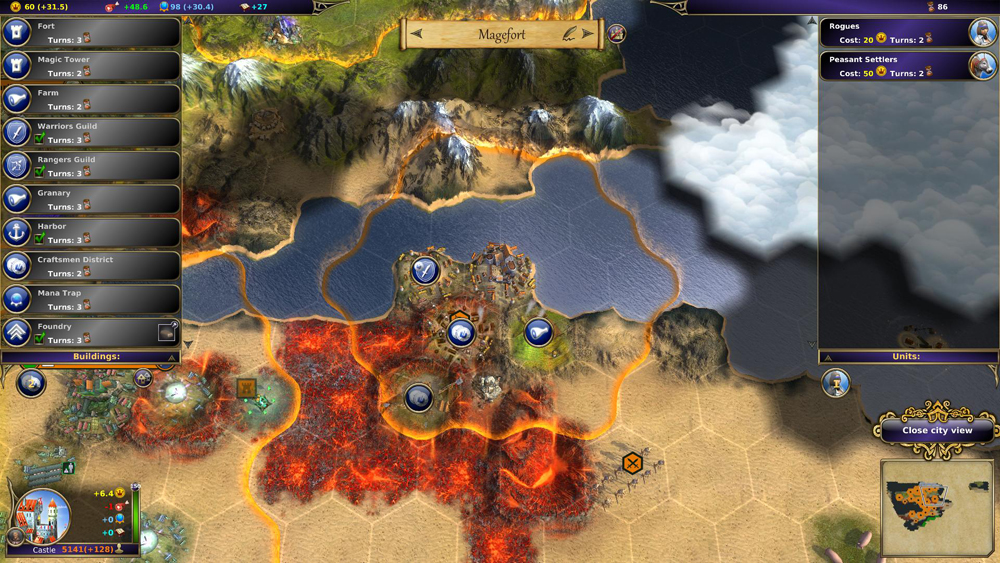
Task: Select the Foundry building entry
Action: point(90,332)
